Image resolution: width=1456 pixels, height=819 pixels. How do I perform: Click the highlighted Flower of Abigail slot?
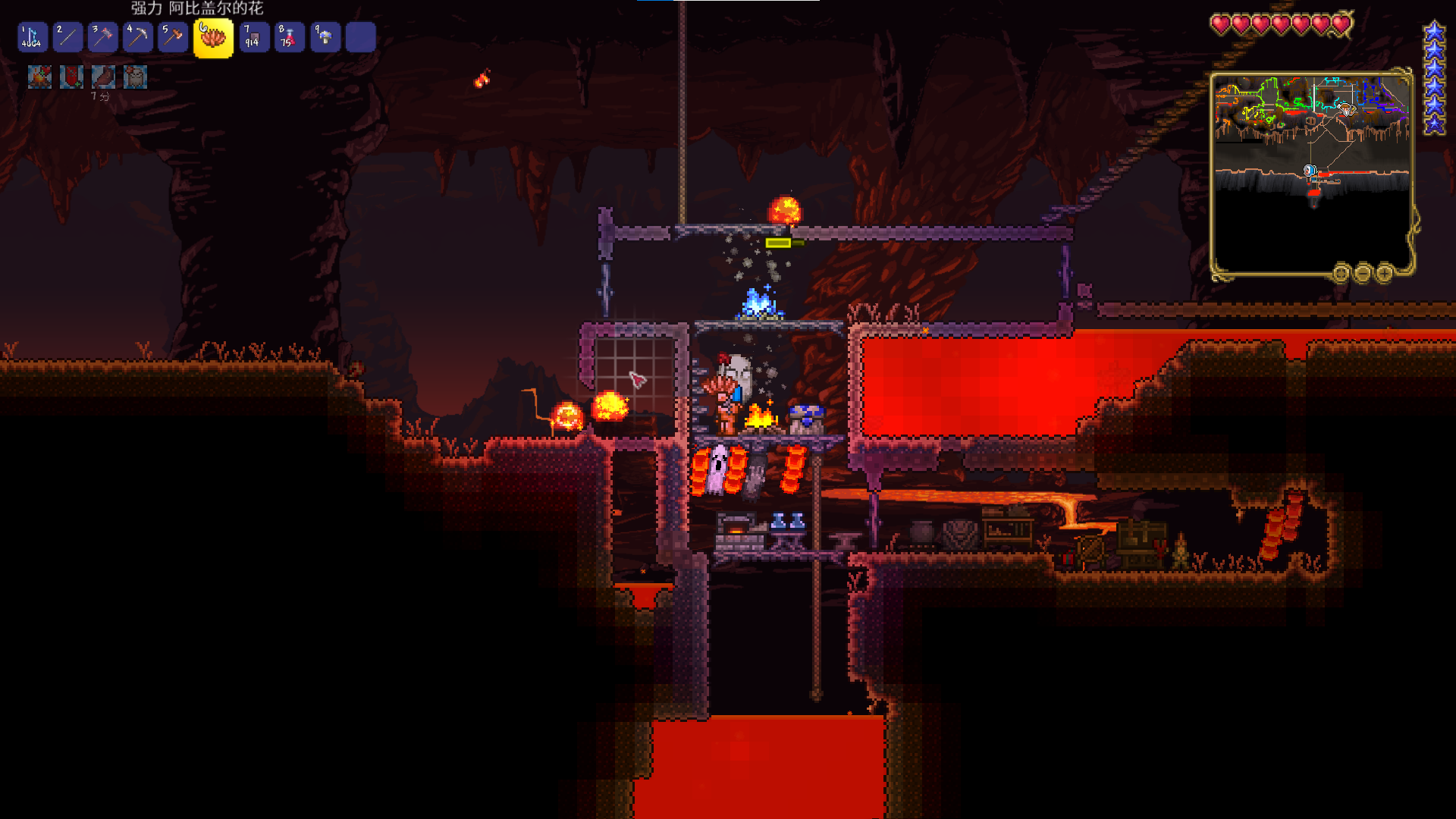pos(213,38)
